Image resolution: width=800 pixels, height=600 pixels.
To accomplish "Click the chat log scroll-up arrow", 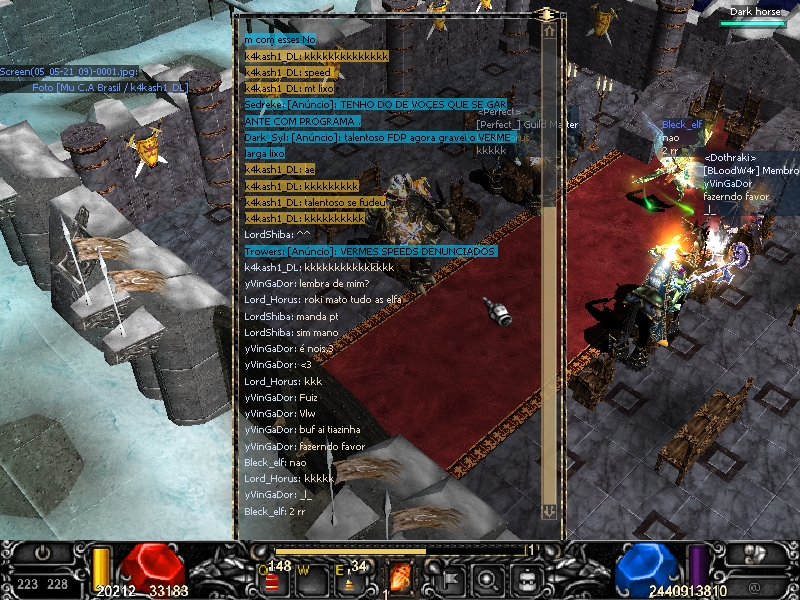I will click(549, 31).
